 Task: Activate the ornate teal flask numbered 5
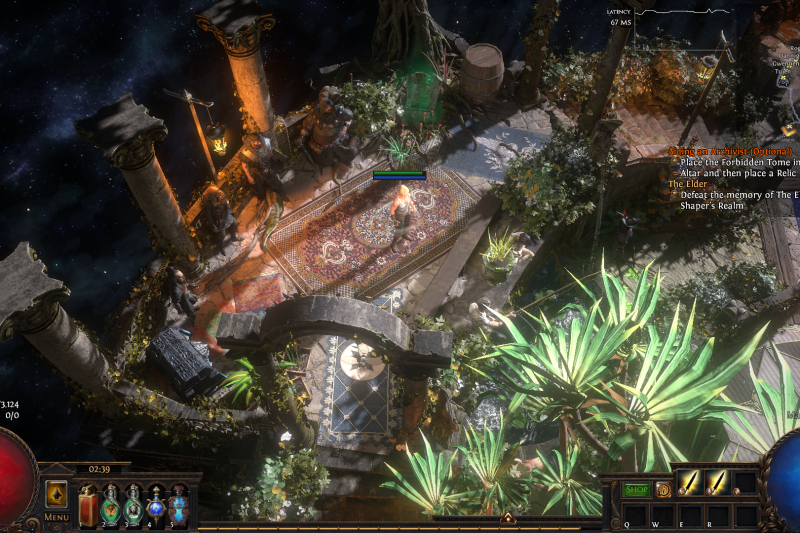click(178, 505)
